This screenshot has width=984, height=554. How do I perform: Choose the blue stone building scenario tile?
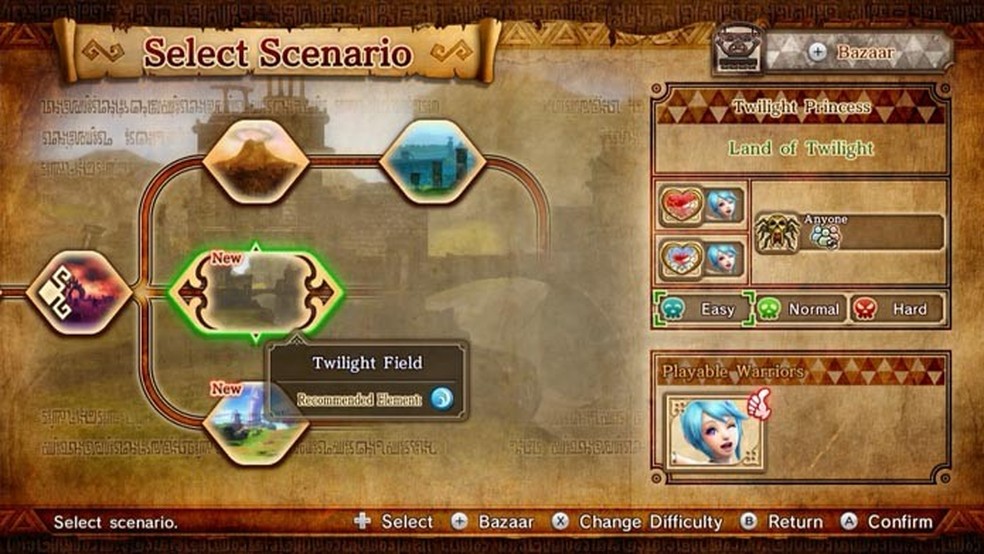433,160
